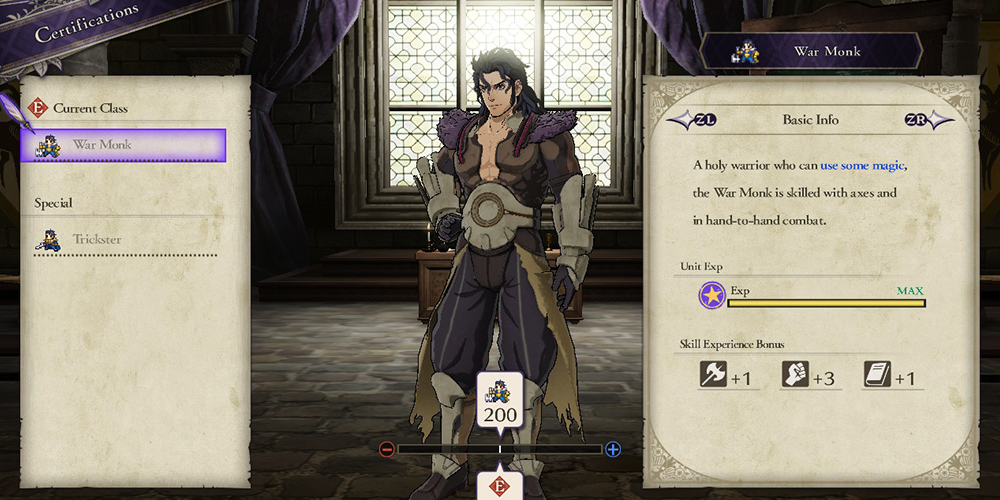The image size is (1000, 500).
Task: Select the War Monk current class entry
Action: click(123, 145)
